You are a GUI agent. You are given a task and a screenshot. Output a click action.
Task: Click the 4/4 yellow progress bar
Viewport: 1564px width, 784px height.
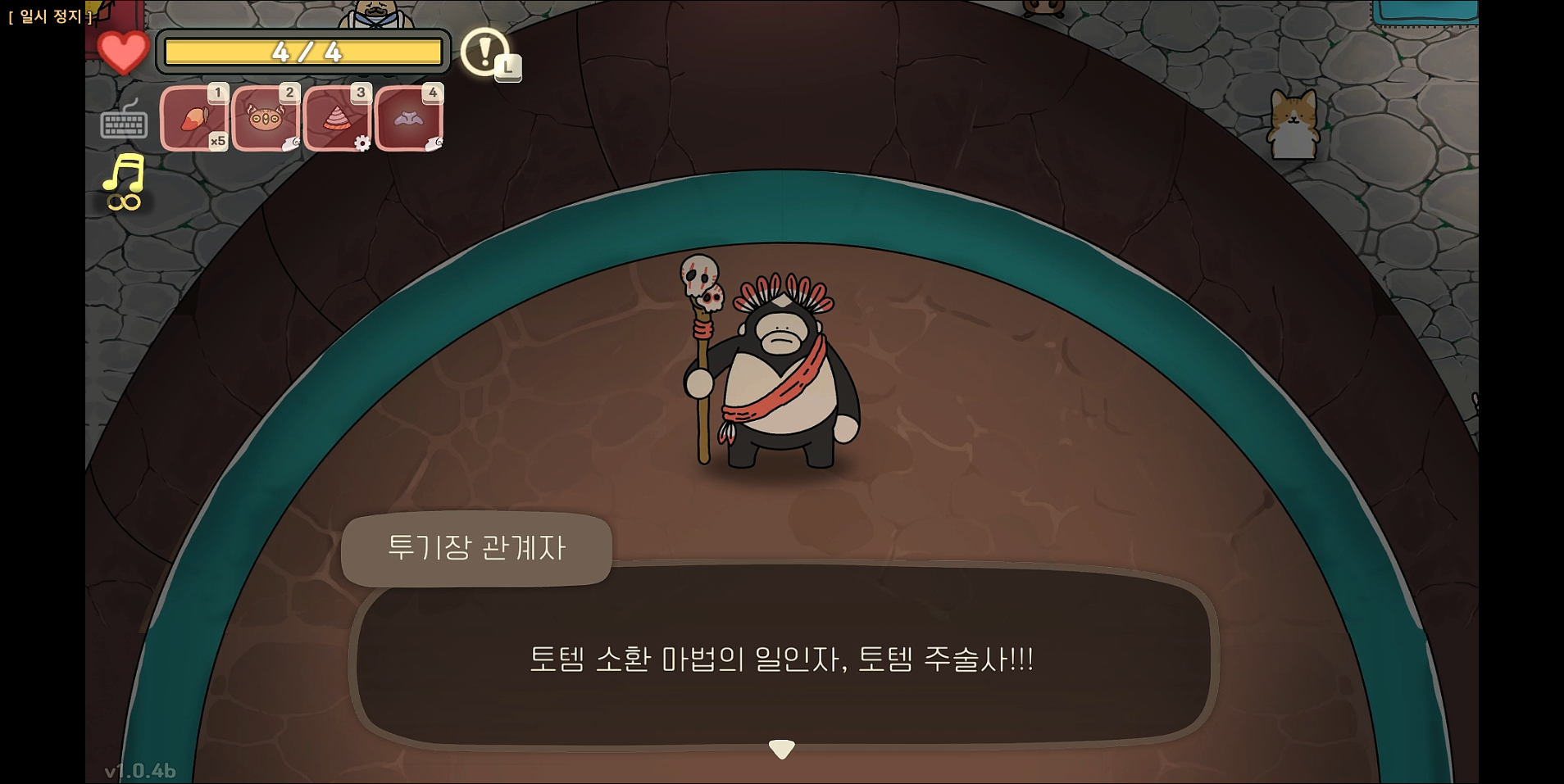[303, 52]
